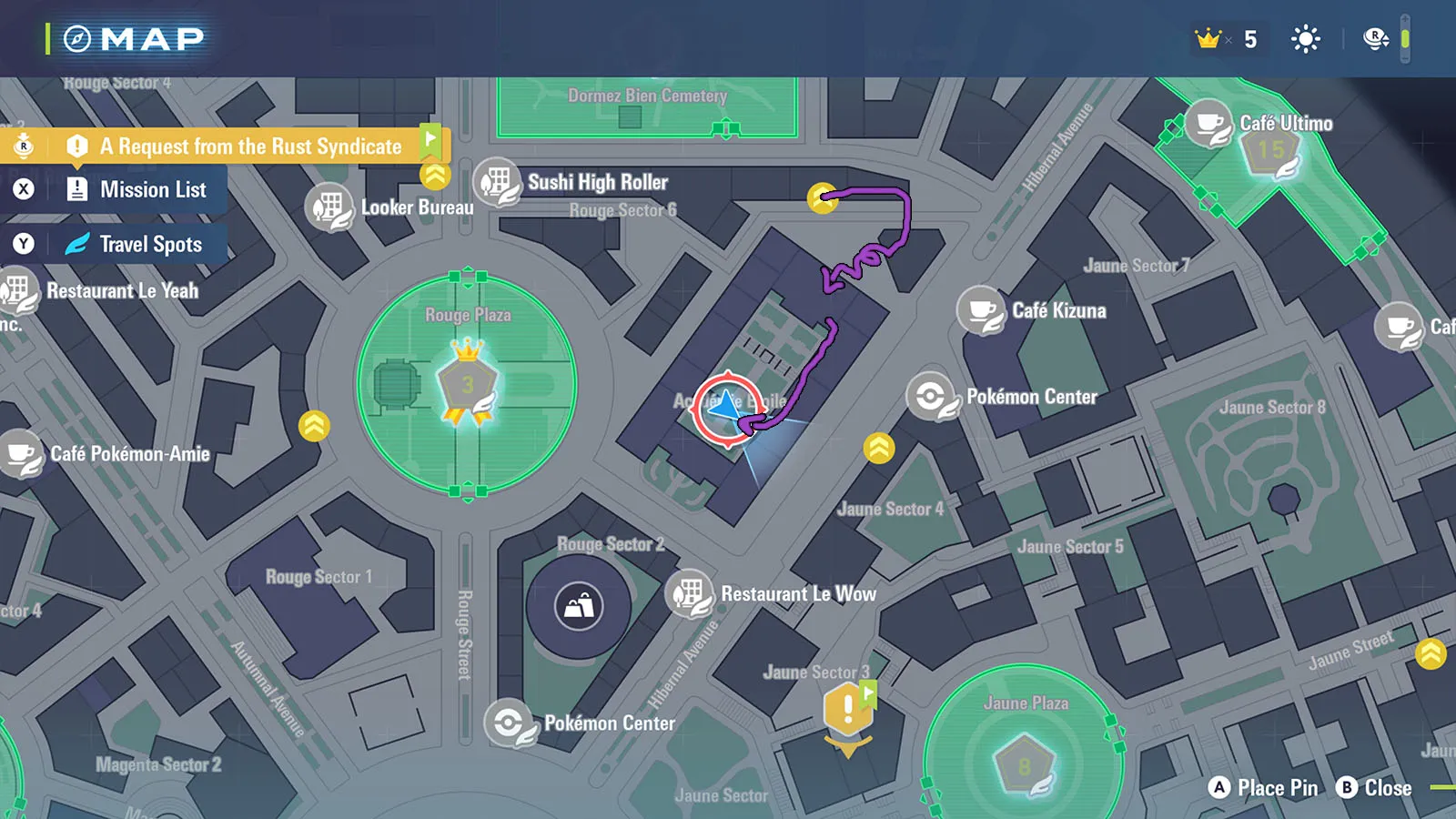Click the Close option
This screenshot has height=819, width=1456.
click(x=1374, y=788)
